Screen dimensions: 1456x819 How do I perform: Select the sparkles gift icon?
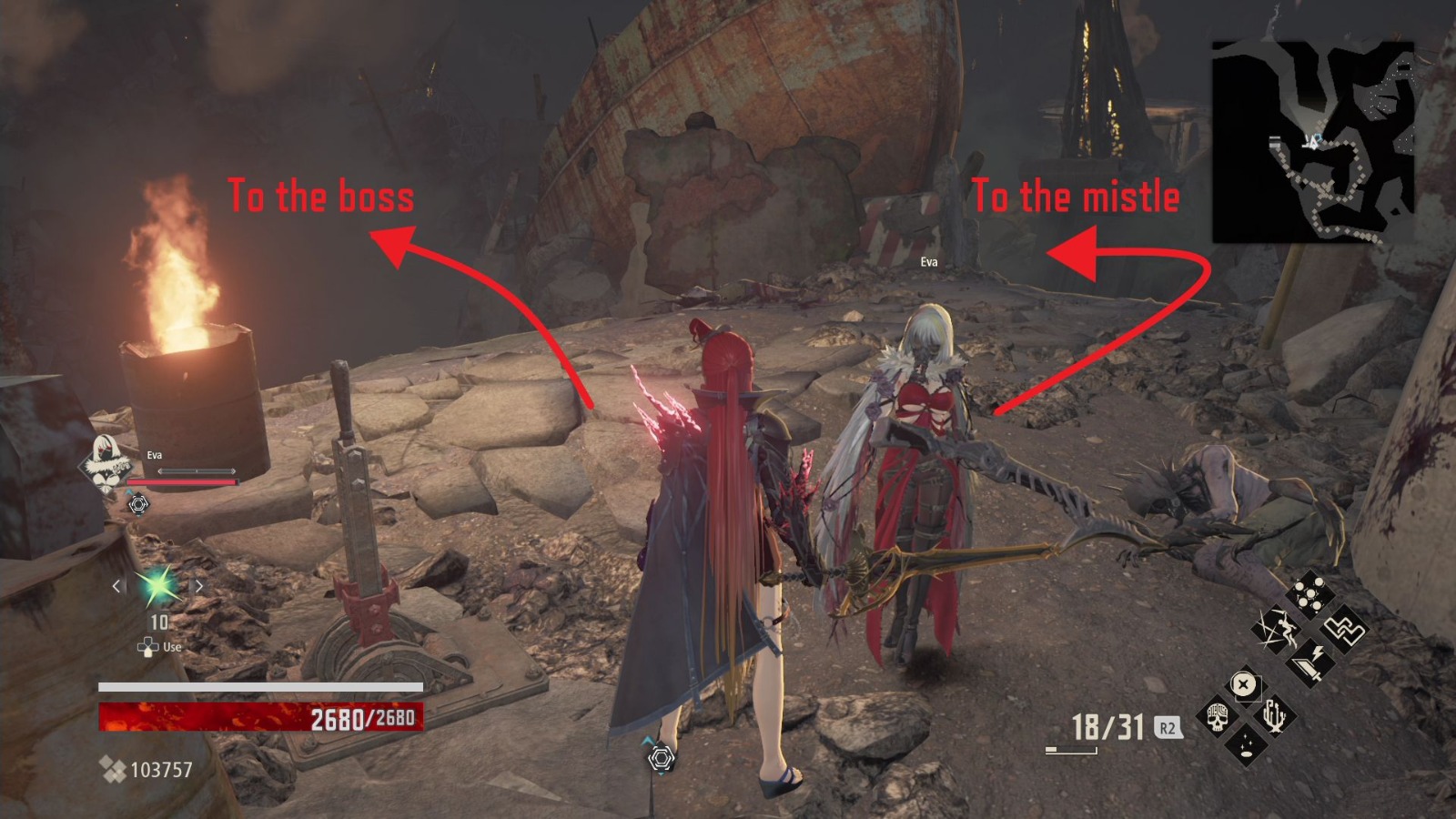1246,745
